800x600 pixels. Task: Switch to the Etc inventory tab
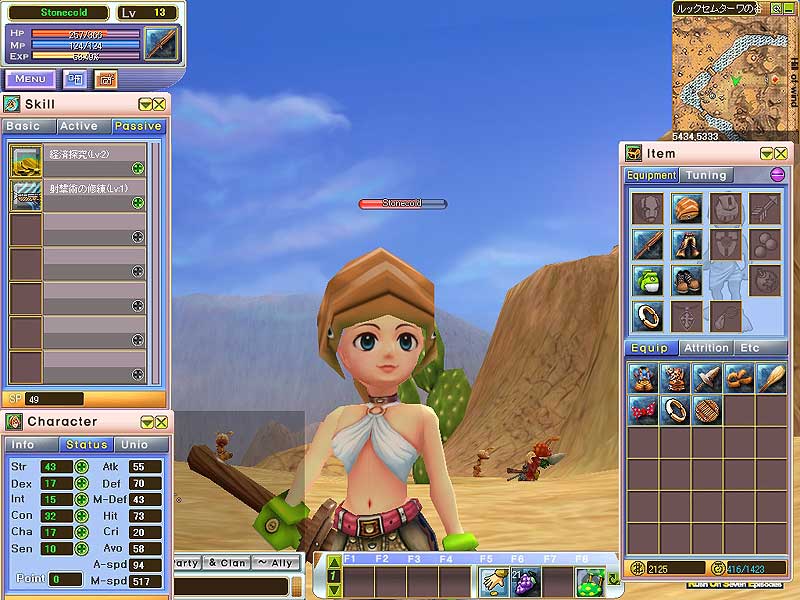pos(749,348)
